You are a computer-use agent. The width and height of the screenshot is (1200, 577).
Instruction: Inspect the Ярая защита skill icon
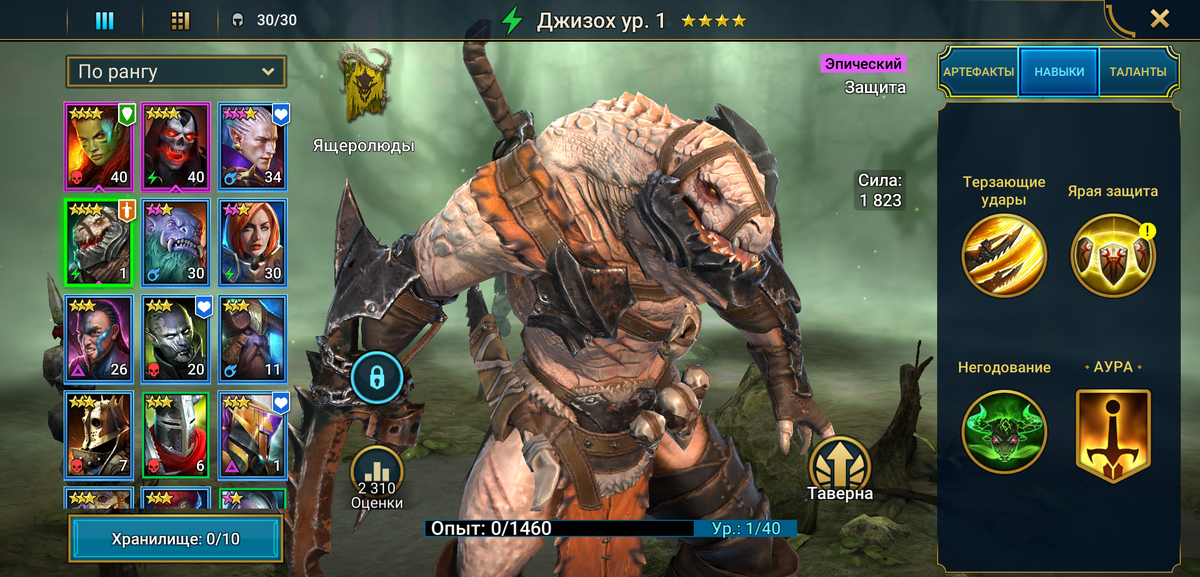coord(1112,256)
